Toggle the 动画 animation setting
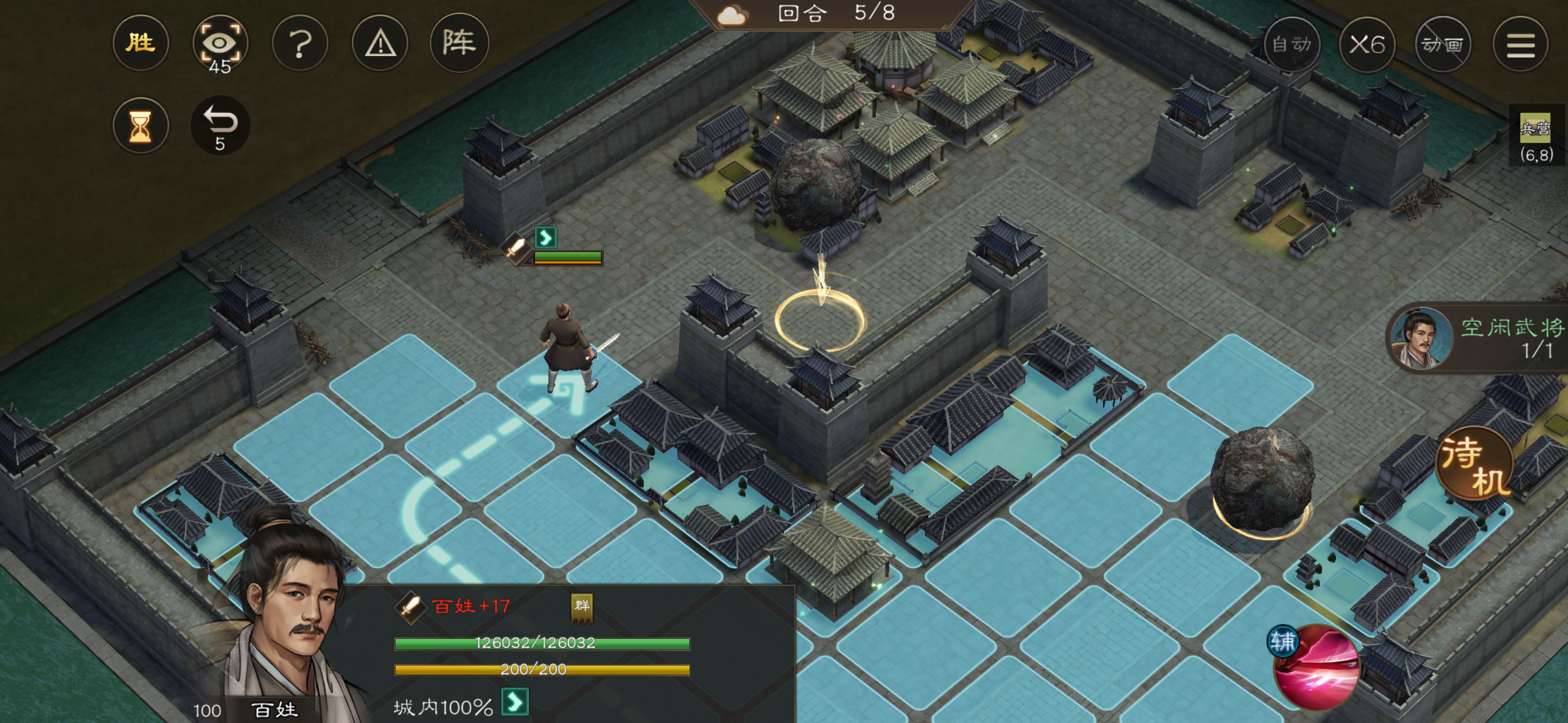The height and width of the screenshot is (723, 1568). point(1442,44)
